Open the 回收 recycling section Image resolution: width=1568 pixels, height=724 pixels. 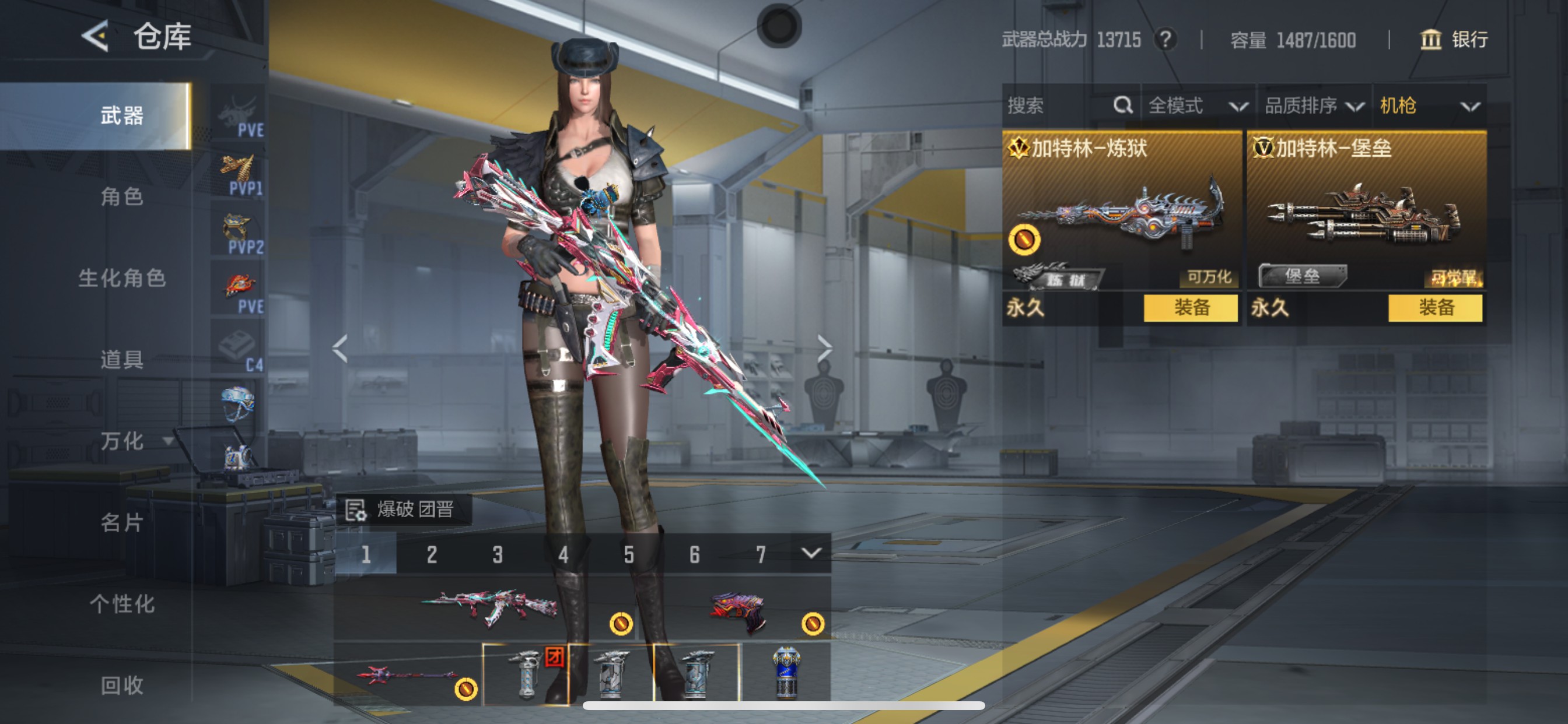[122, 686]
